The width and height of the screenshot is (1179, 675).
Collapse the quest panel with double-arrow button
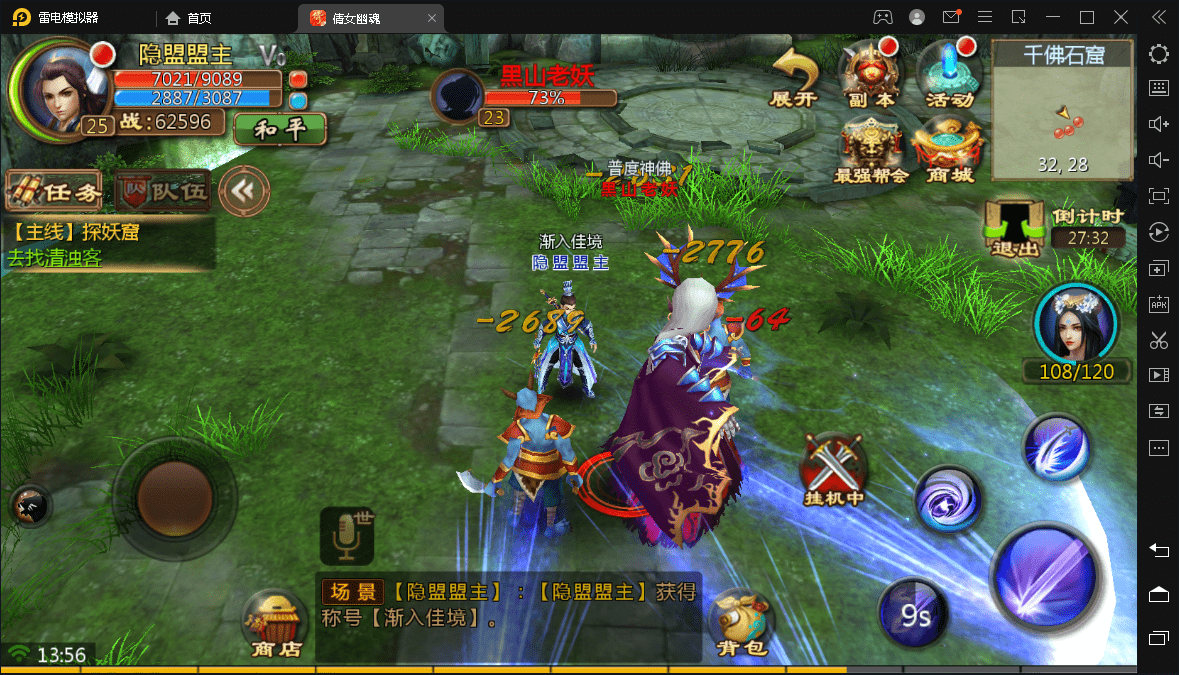click(244, 190)
